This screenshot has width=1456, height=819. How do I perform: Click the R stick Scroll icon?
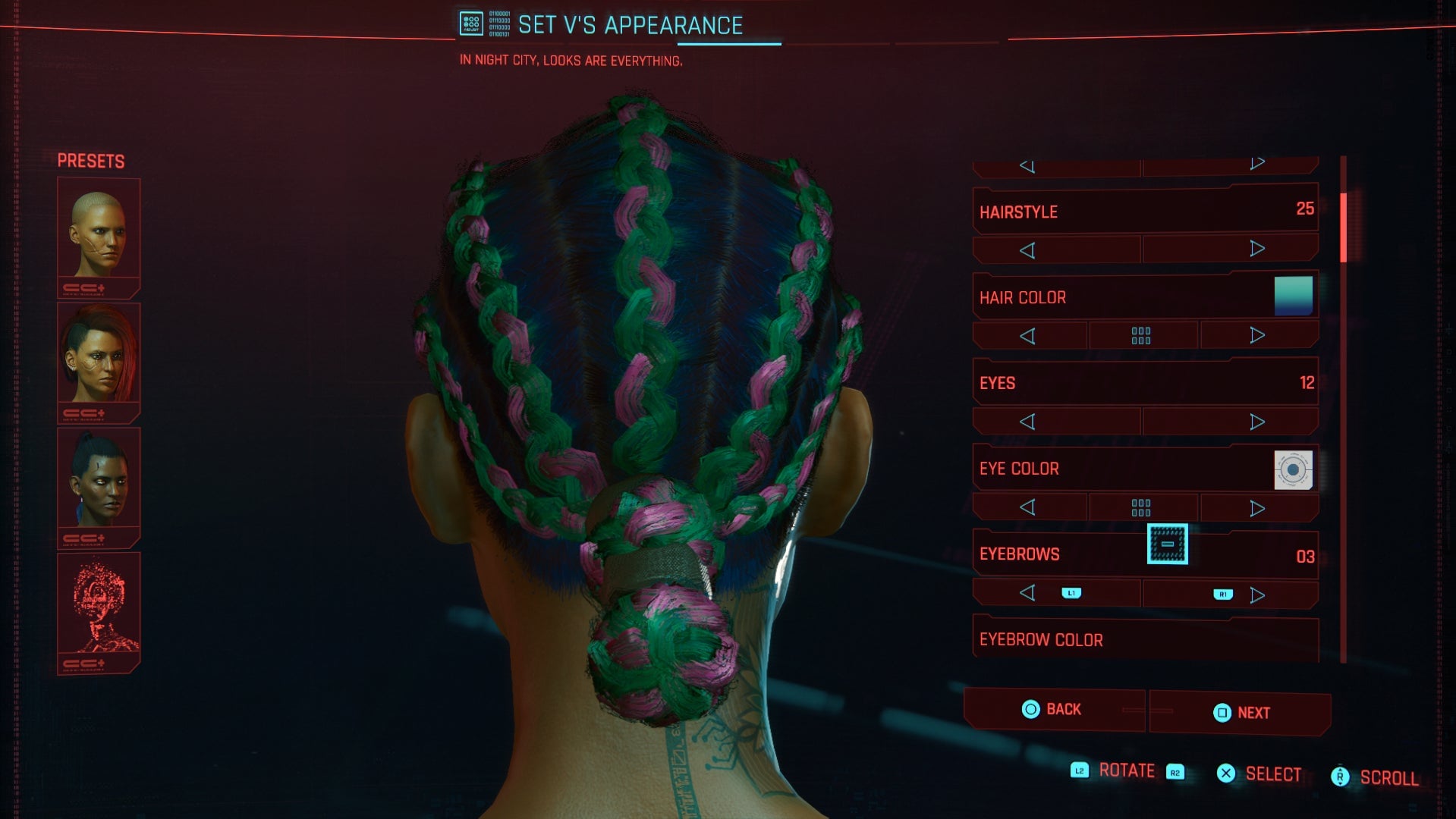tap(1340, 777)
